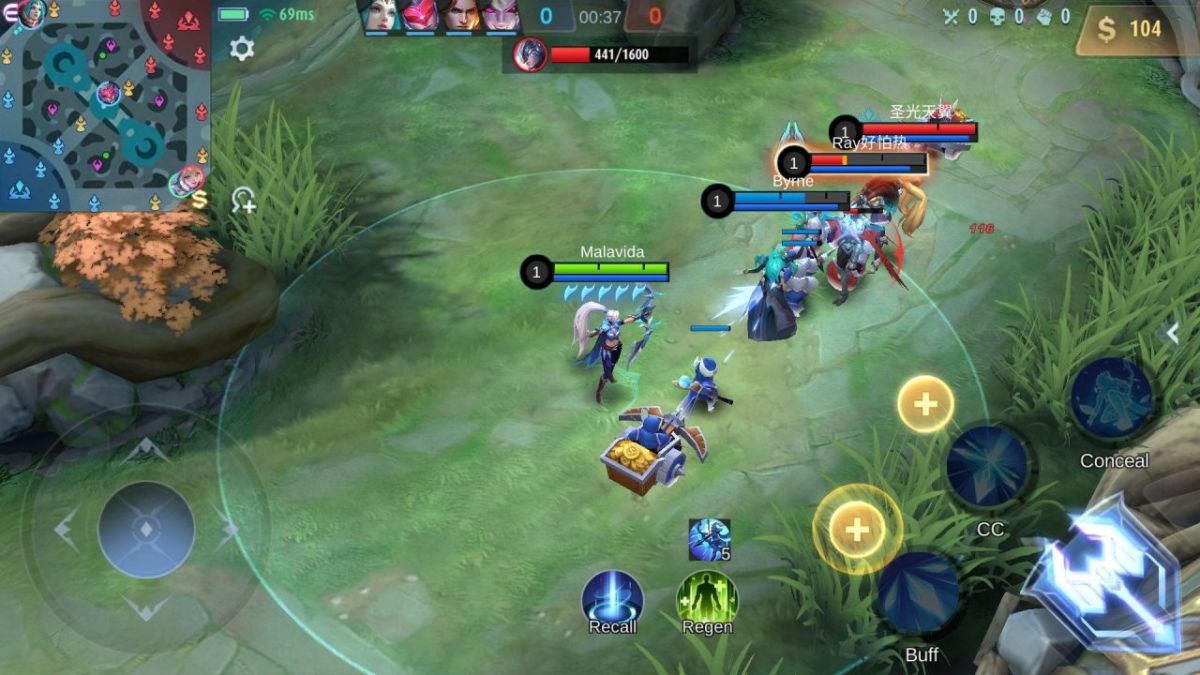Cast the Buff skill
1200x675 pixels.
click(919, 593)
